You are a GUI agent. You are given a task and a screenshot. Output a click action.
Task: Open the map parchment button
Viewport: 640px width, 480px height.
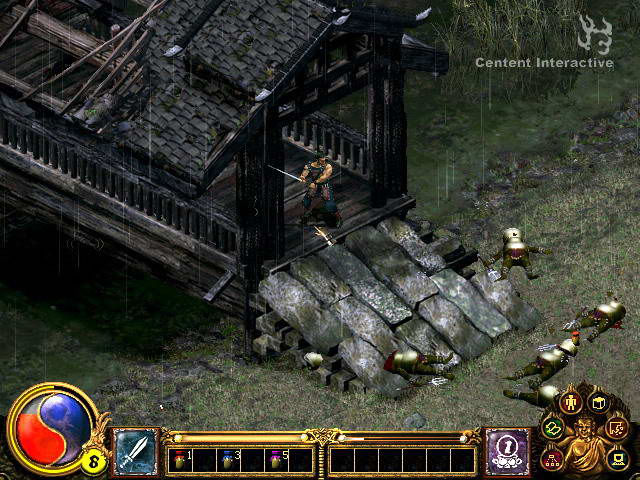click(619, 430)
